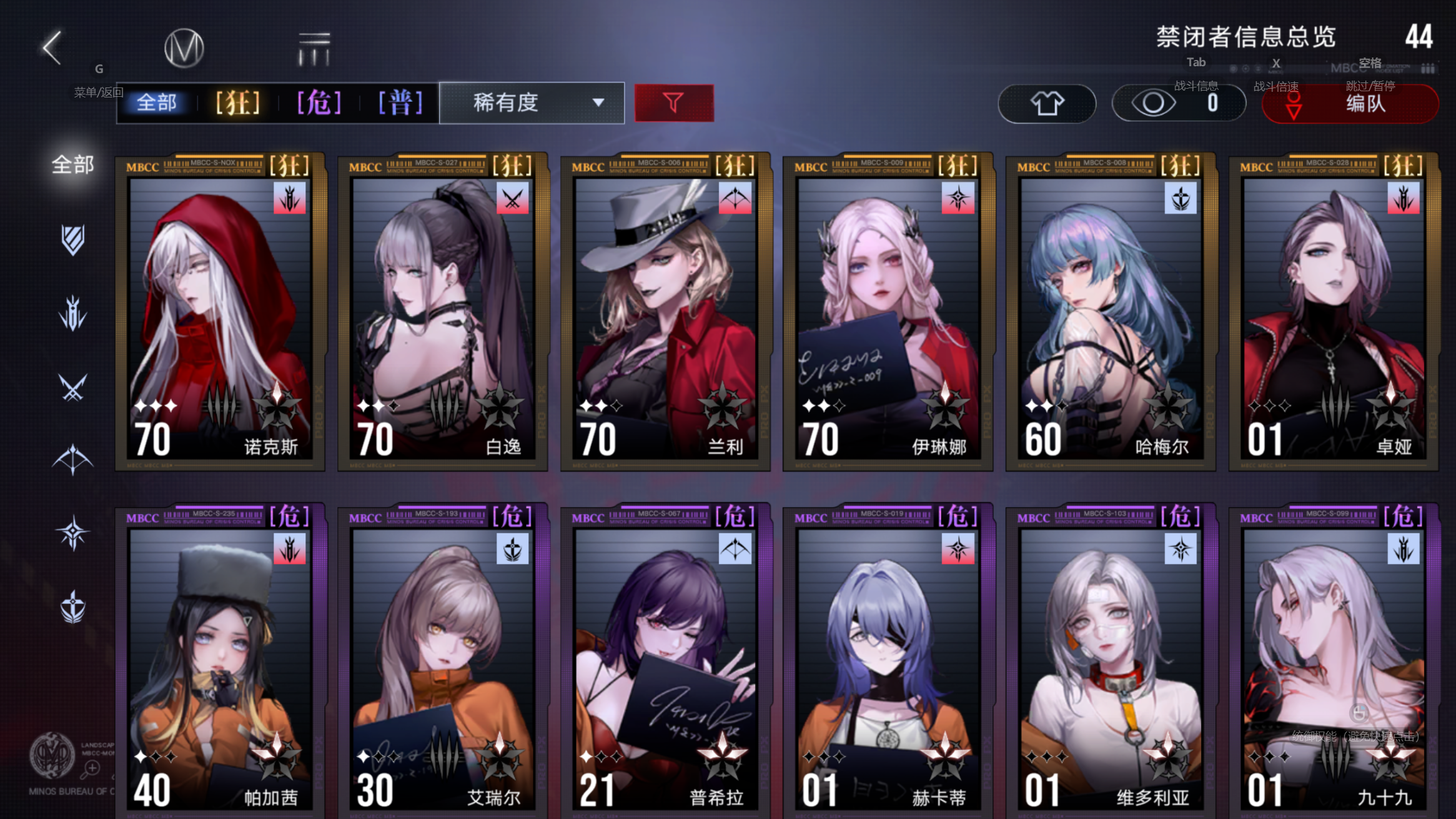Image resolution: width=1456 pixels, height=819 pixels.
Task: Switch to the [狂] tab
Action: 236,102
